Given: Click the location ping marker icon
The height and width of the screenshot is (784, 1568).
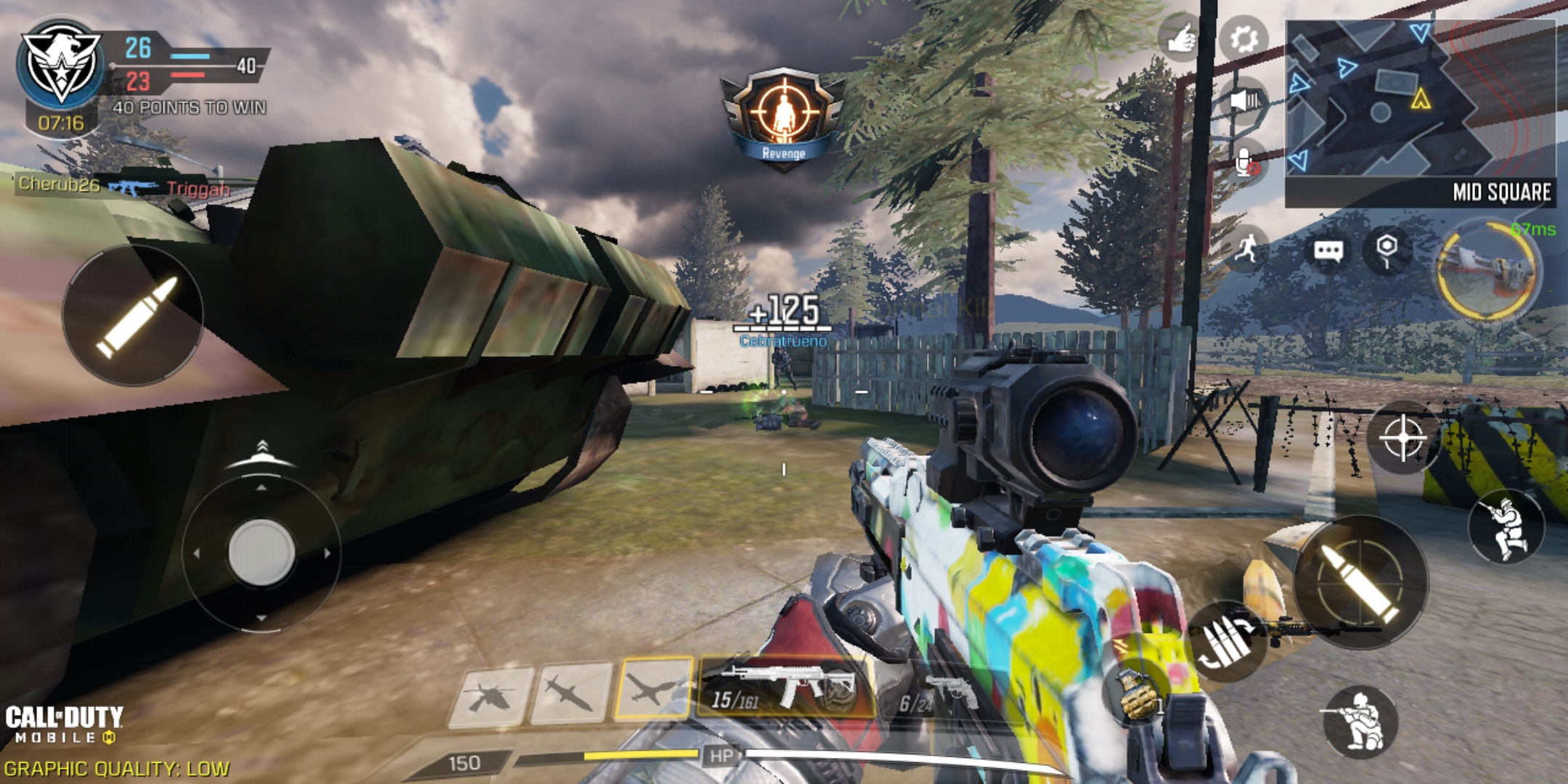Looking at the screenshot, I should click(1387, 250).
